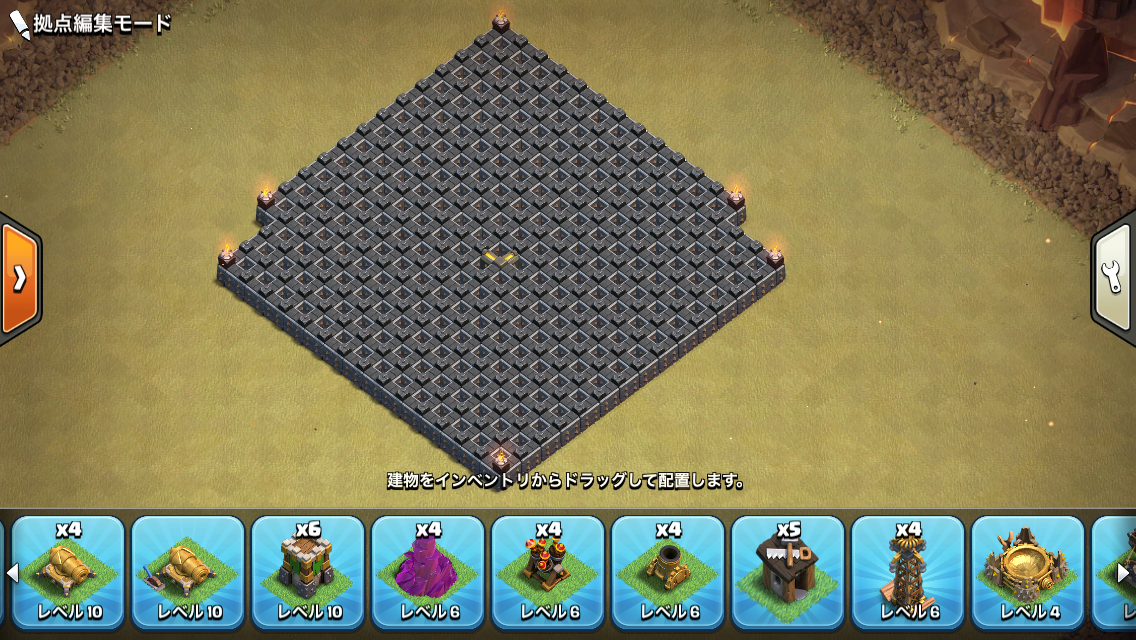Image resolution: width=1136 pixels, height=640 pixels.
Task: Select the purple wizard tower card
Action: click(x=428, y=572)
